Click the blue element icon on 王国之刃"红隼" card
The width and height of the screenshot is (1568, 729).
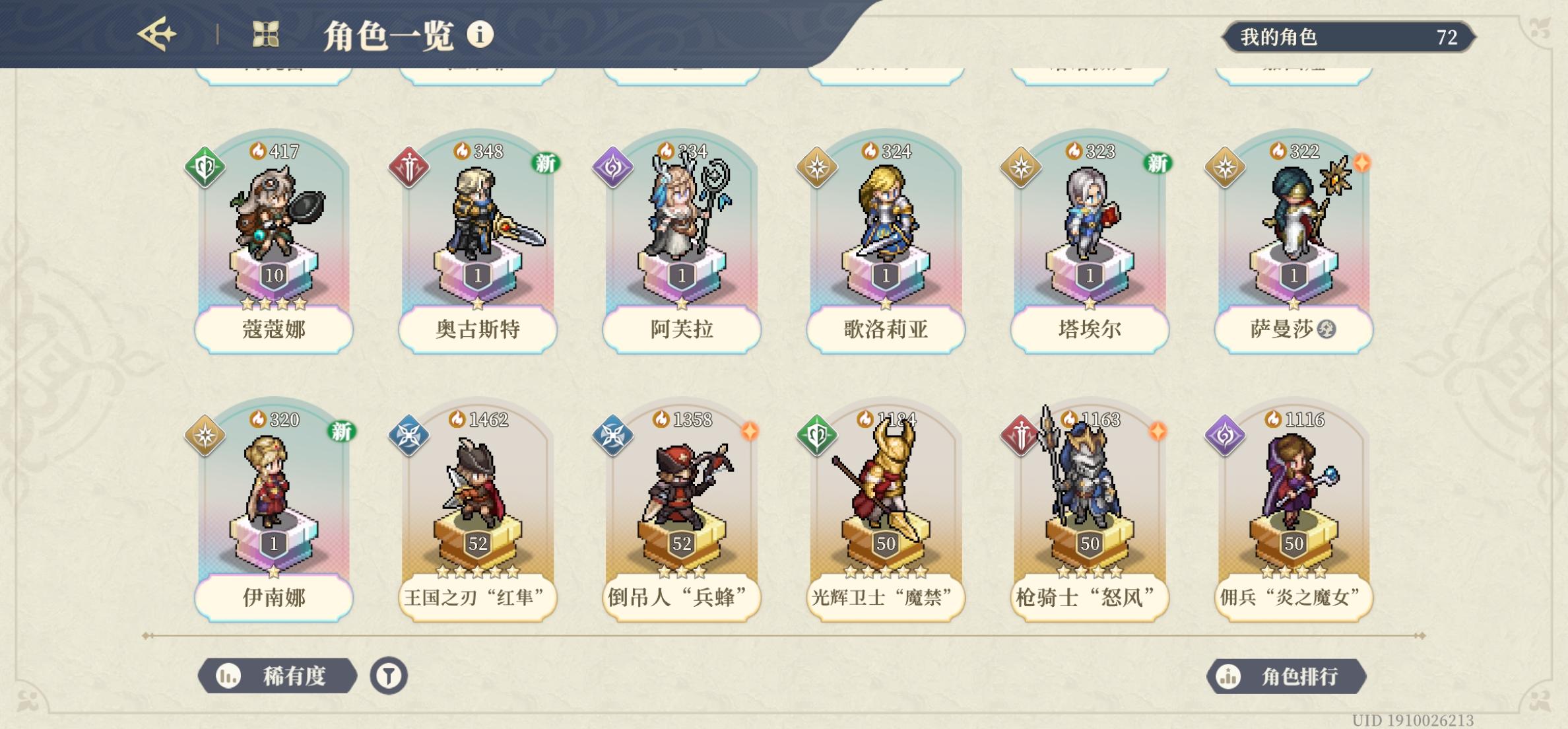(409, 434)
